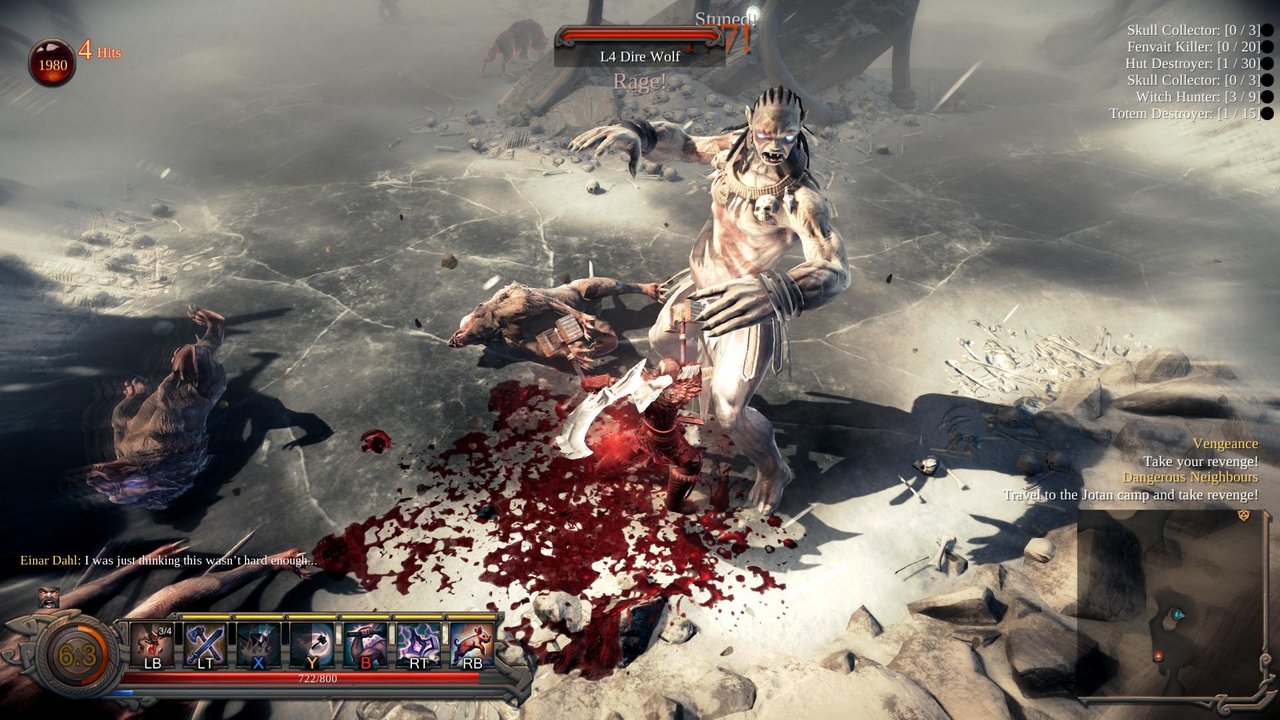Image resolution: width=1280 pixels, height=720 pixels.
Task: Activate the skill assigned to the X button
Action: pos(258,642)
